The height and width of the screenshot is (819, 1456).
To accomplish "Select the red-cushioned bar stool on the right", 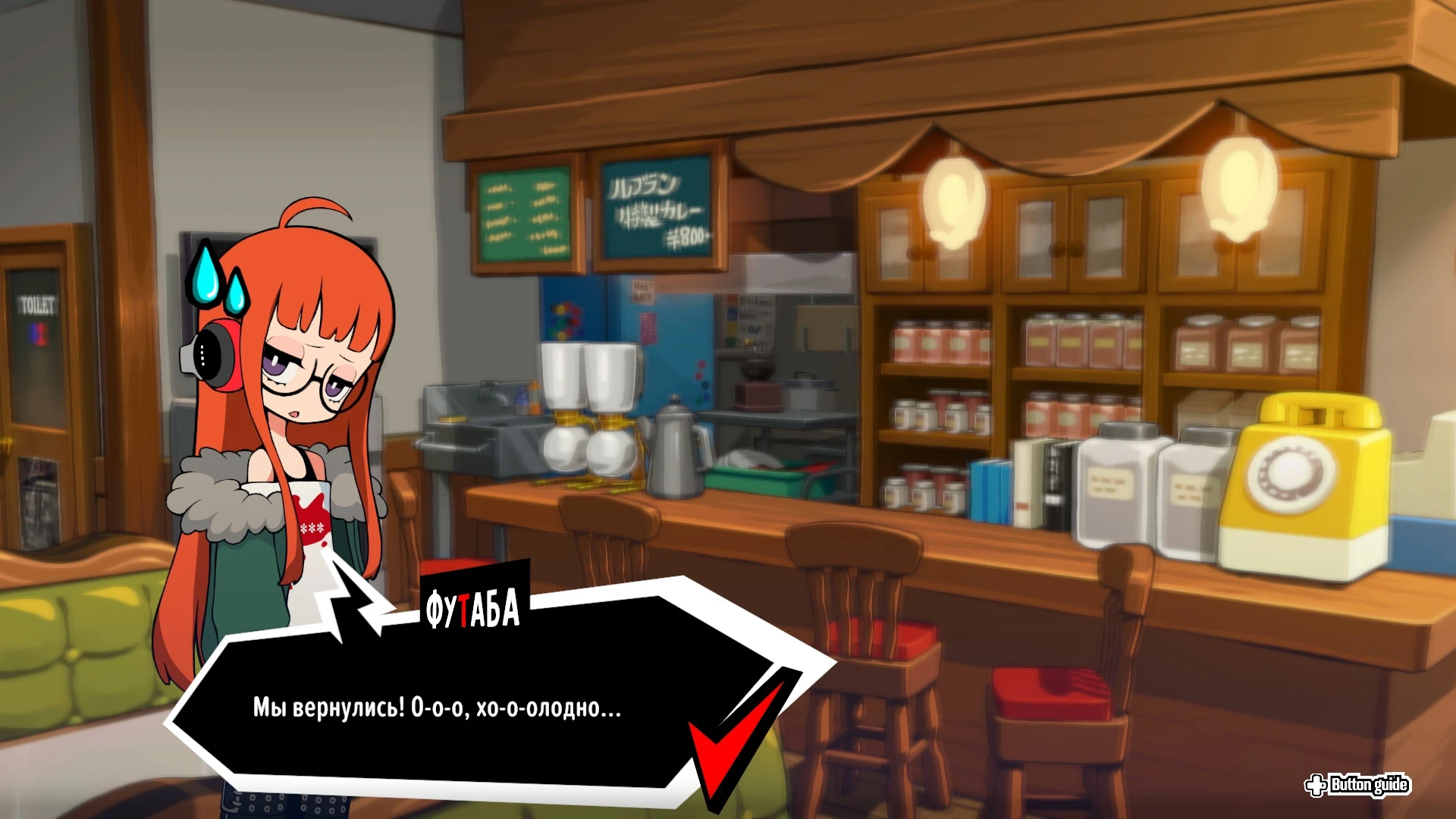I will 1054,690.
